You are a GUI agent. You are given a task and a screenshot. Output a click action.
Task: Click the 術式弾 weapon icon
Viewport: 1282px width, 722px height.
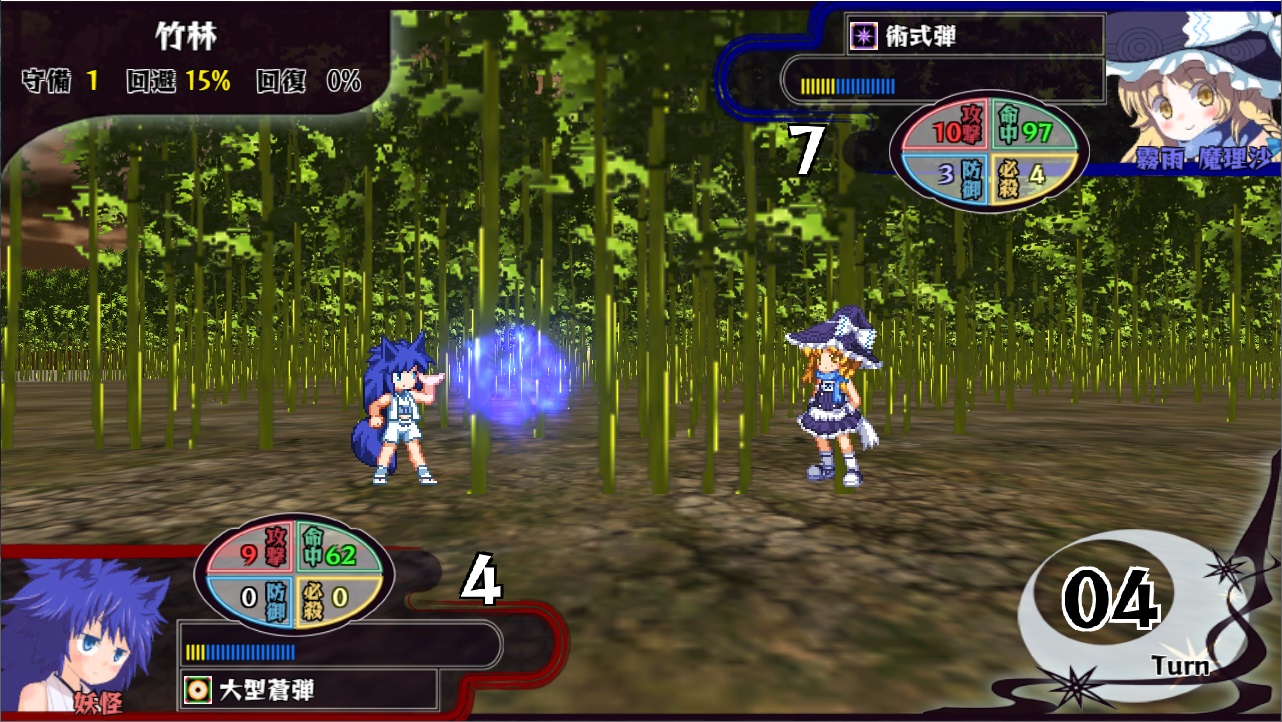coord(859,38)
